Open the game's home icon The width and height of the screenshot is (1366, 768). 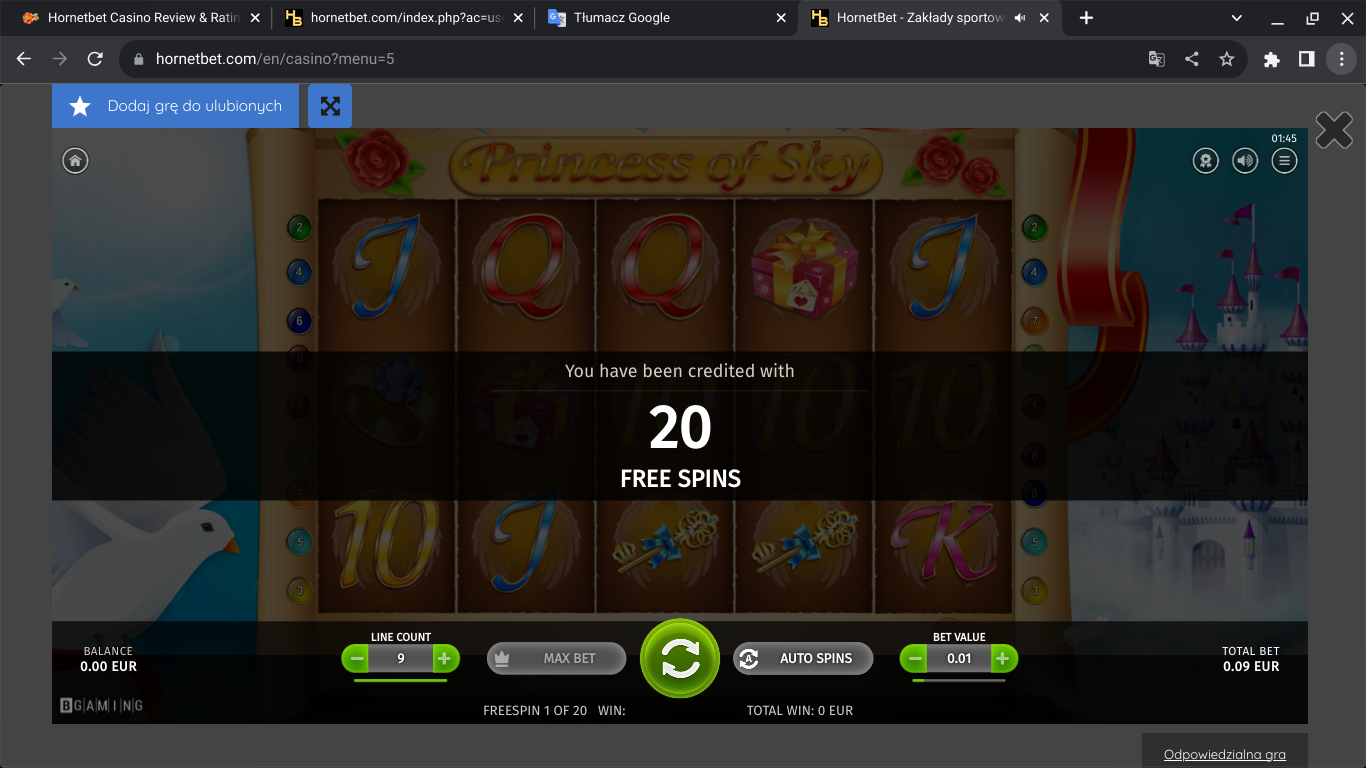coord(75,160)
